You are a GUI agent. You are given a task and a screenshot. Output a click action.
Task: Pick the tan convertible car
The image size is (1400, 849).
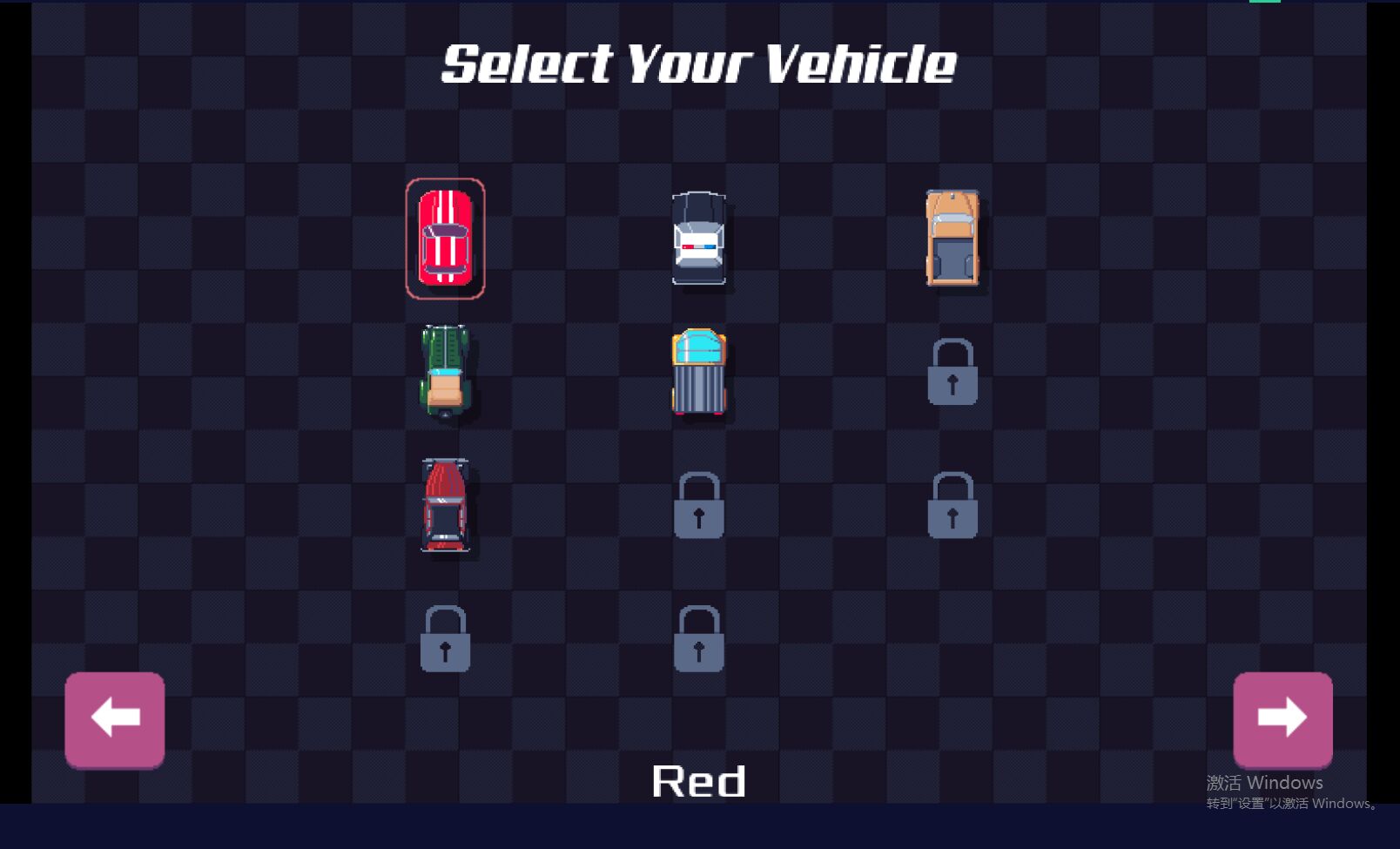(953, 238)
